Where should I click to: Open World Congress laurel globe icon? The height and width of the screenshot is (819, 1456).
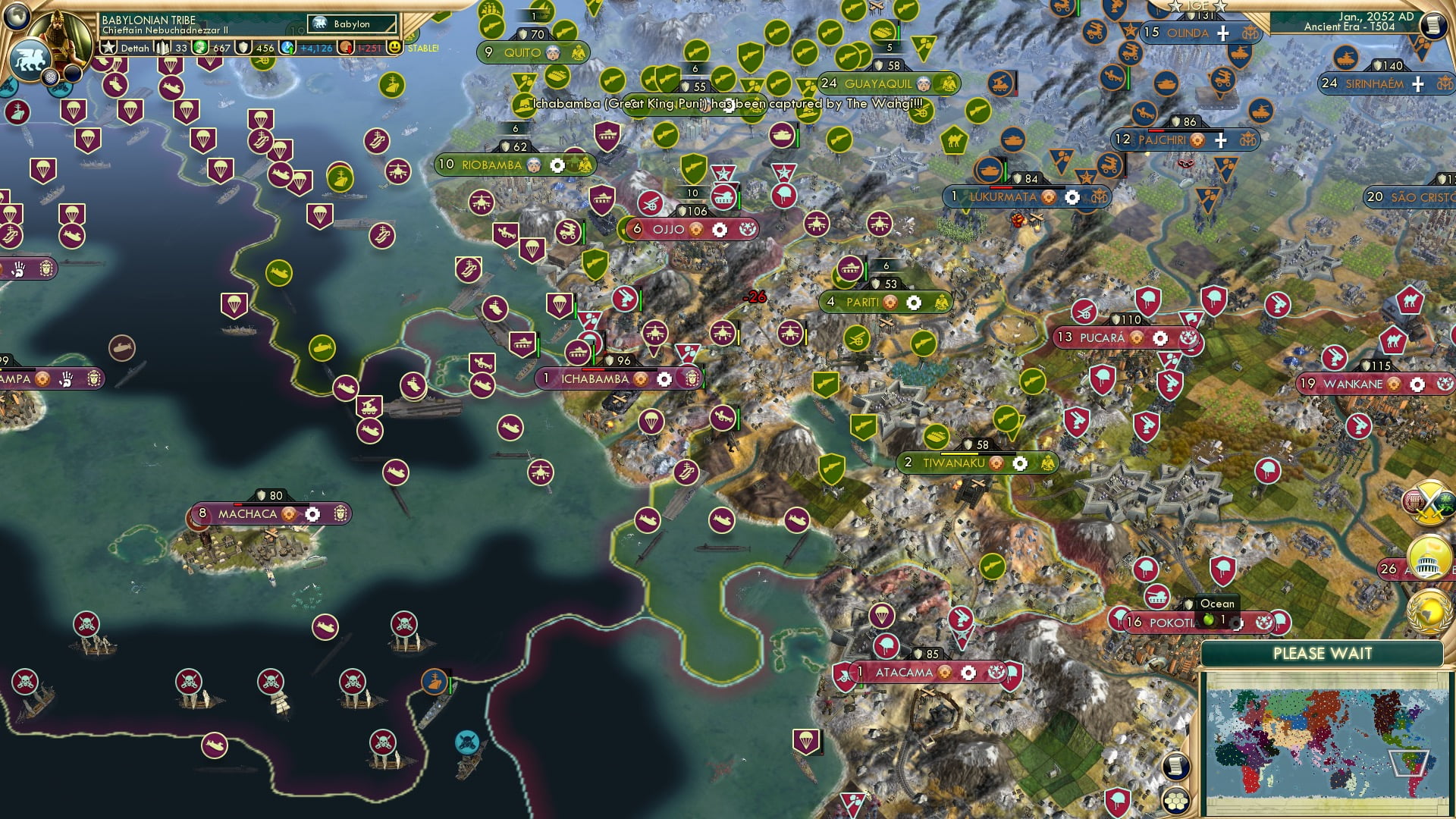[x=1429, y=607]
